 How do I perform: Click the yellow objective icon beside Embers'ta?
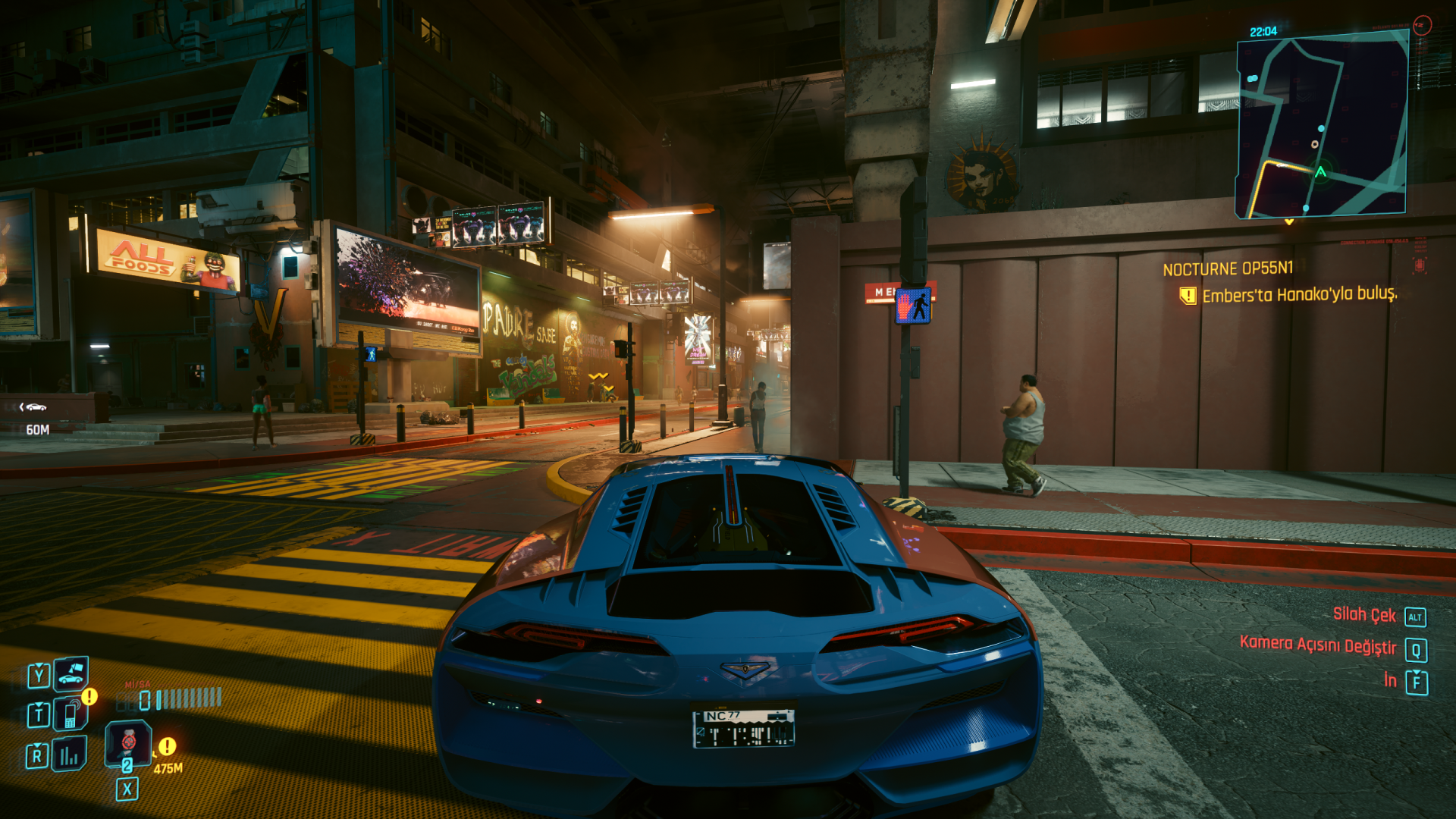[1188, 296]
